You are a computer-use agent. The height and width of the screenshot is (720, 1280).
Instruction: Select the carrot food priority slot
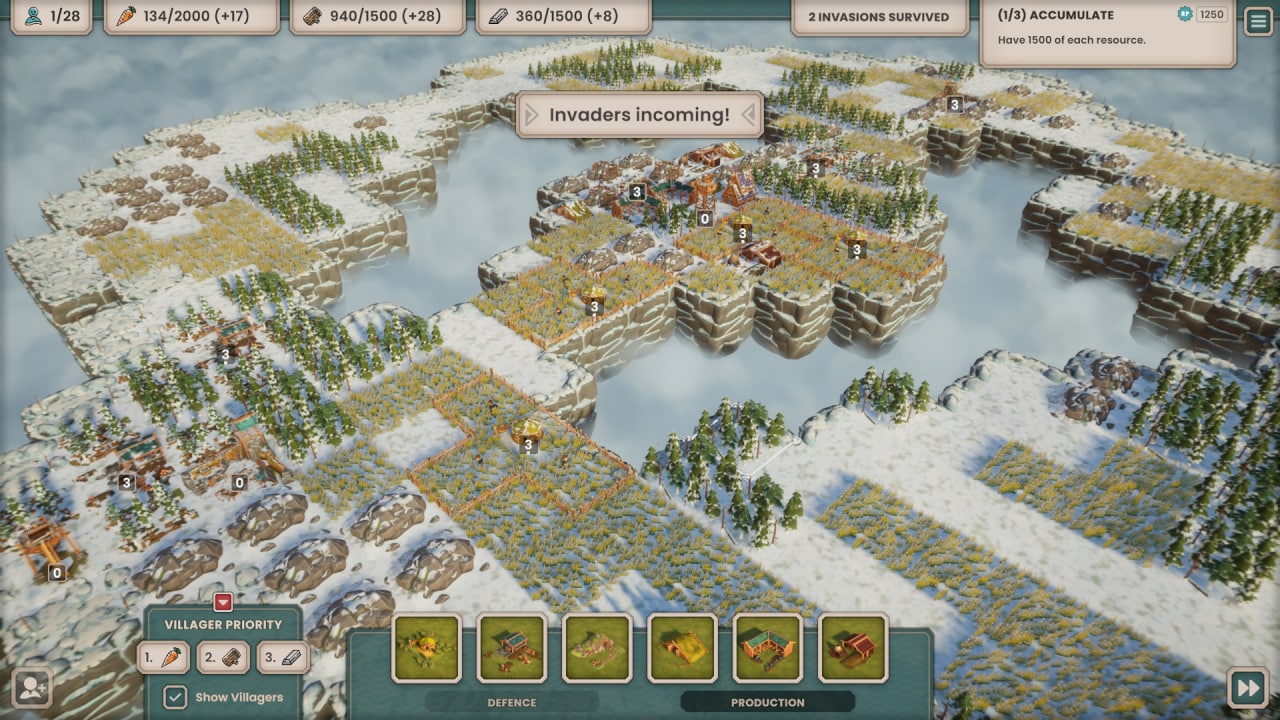point(163,657)
